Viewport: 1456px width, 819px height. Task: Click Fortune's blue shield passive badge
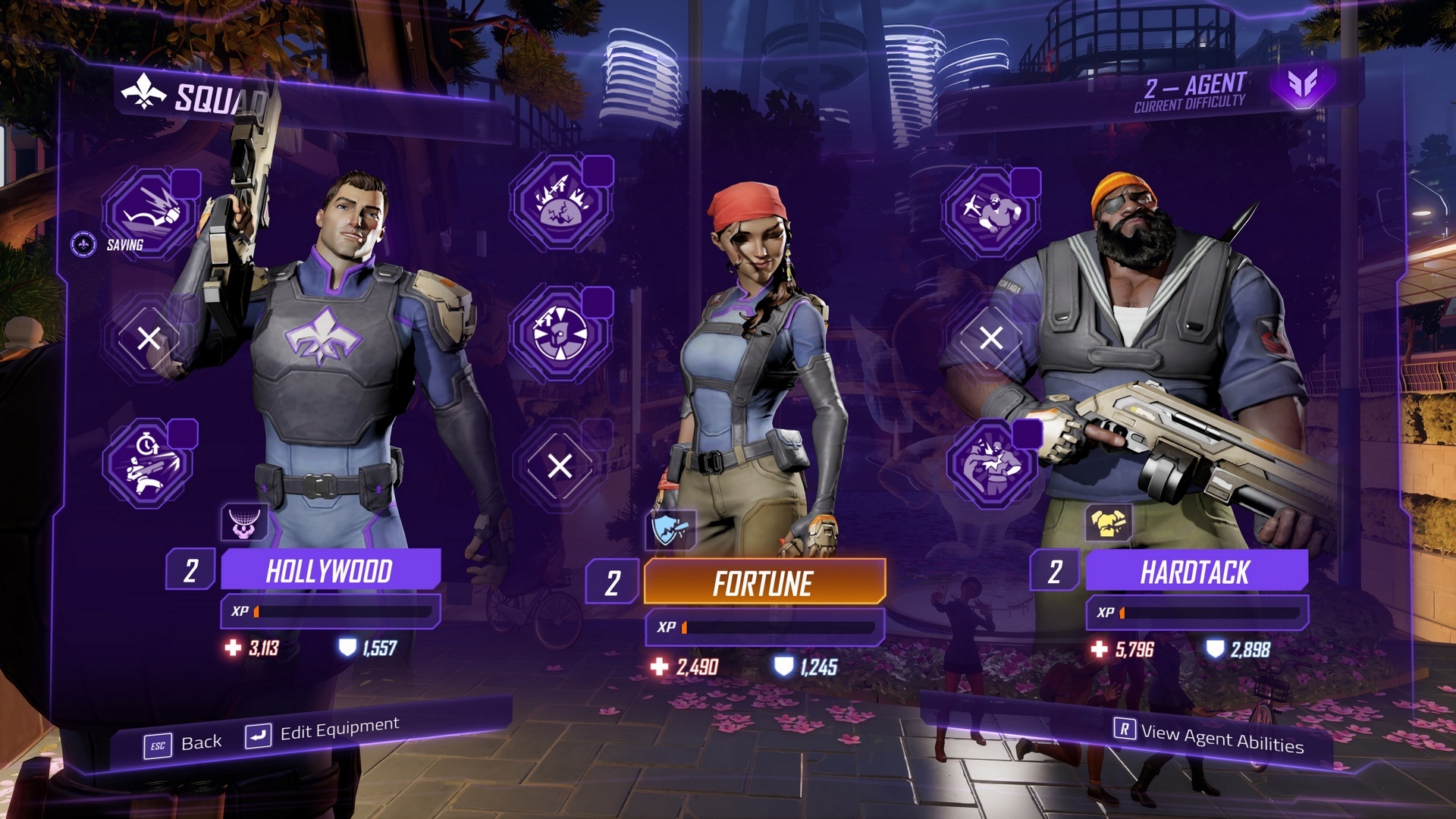670,529
